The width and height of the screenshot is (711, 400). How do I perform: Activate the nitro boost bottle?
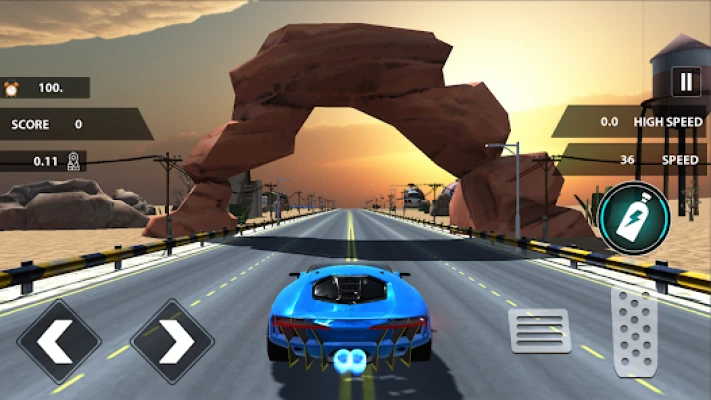tap(634, 217)
